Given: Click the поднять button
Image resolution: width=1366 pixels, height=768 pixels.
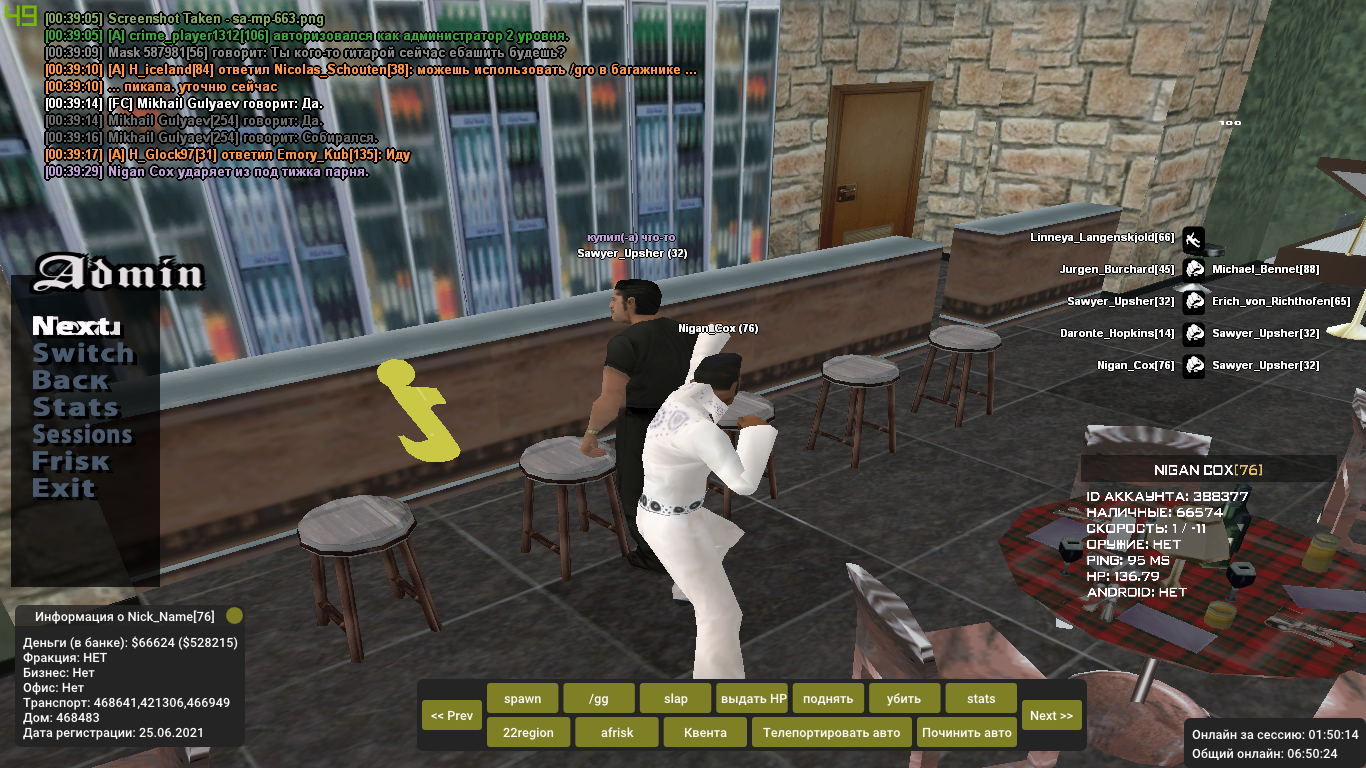Looking at the screenshot, I should [828, 698].
